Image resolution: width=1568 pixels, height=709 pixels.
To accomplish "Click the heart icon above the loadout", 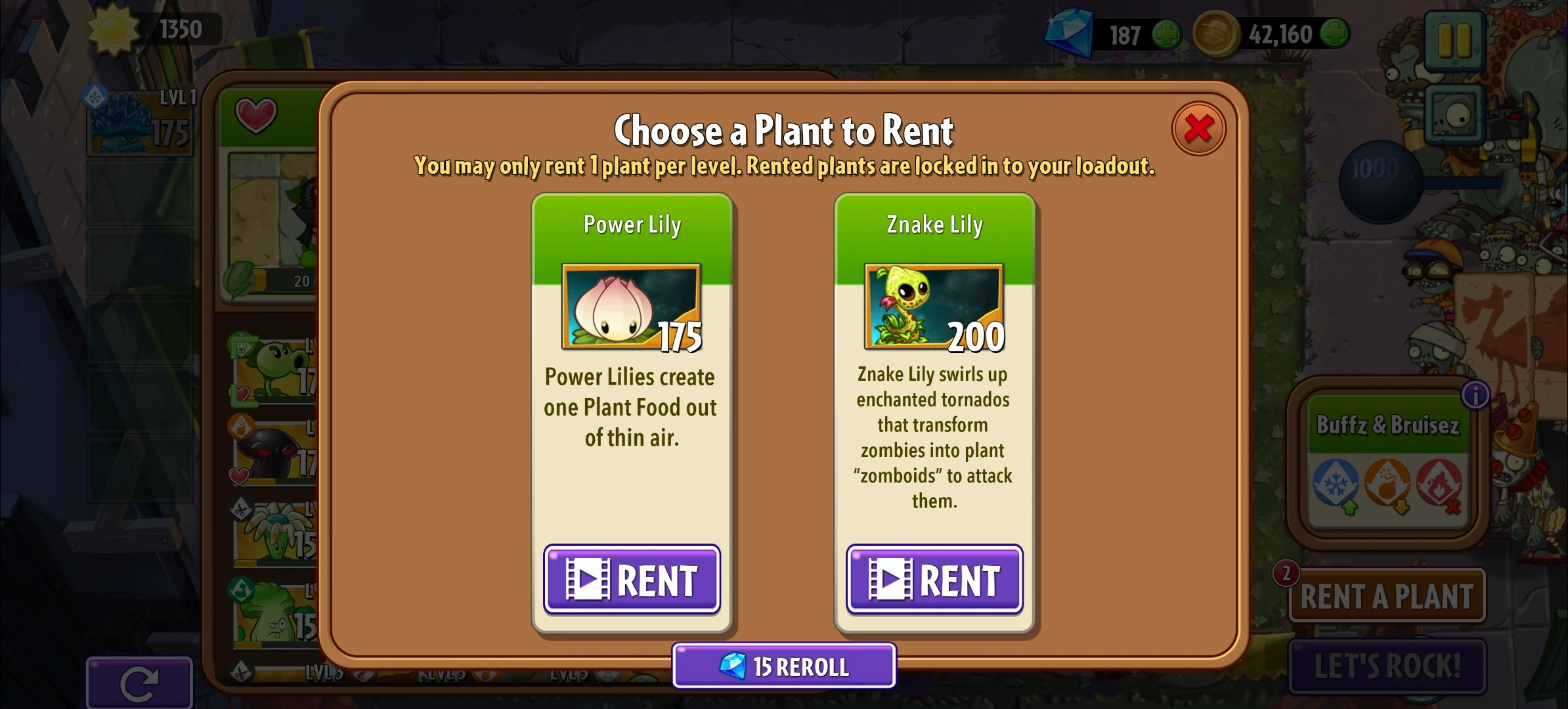I will click(257, 116).
